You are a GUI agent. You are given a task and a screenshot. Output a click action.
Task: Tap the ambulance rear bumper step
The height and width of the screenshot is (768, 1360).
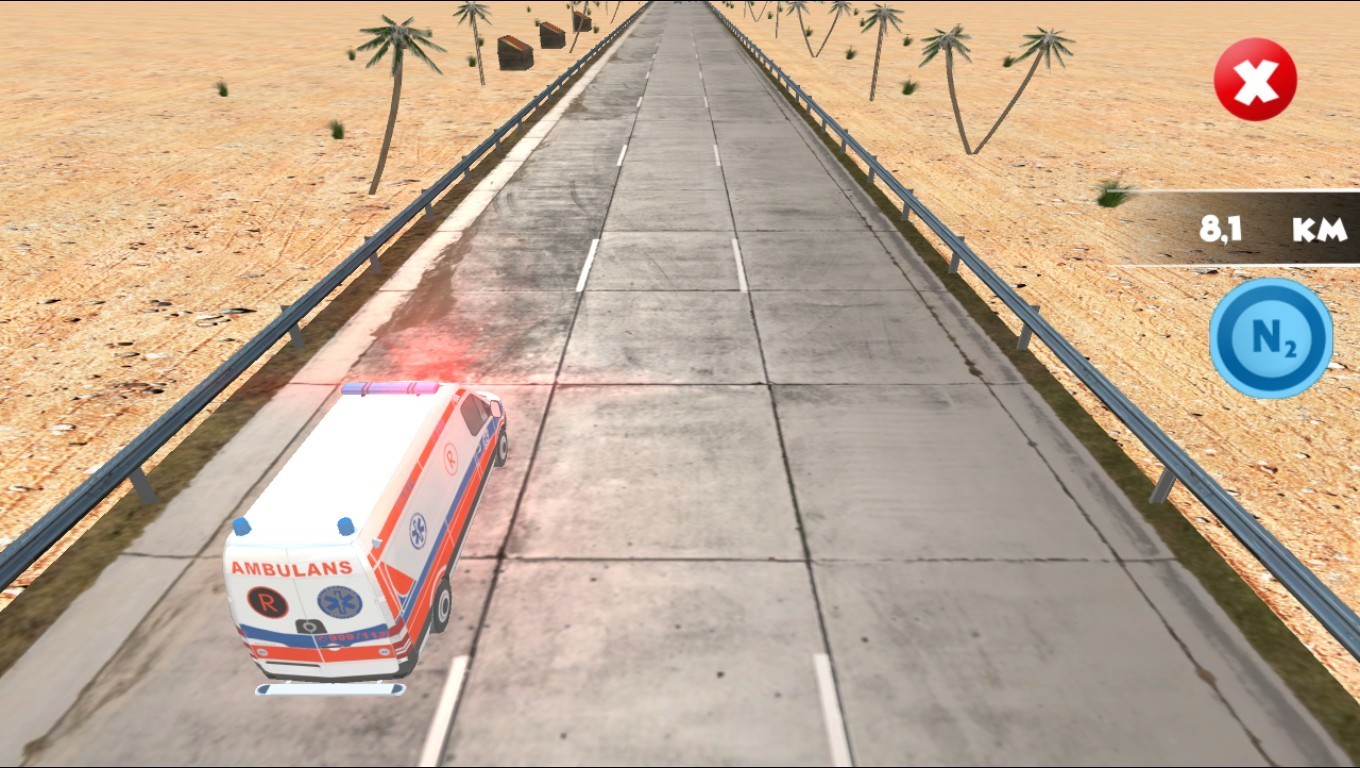(x=330, y=688)
